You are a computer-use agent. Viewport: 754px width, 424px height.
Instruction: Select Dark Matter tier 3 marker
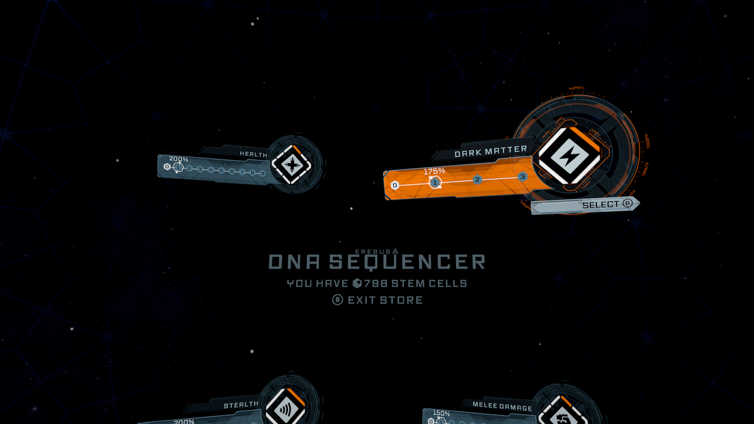522,177
